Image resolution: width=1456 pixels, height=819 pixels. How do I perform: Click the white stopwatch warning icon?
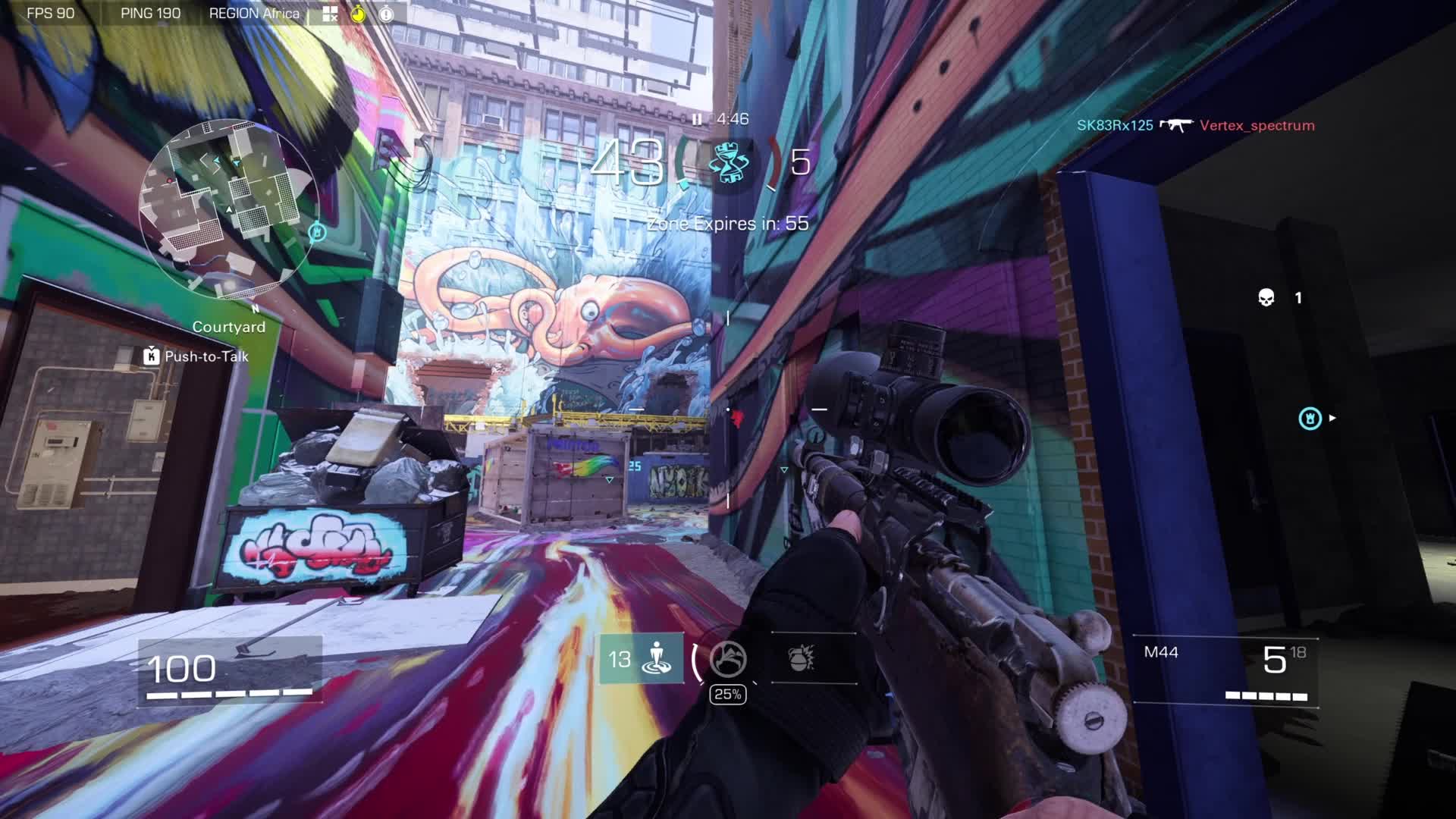pyautogui.click(x=386, y=14)
